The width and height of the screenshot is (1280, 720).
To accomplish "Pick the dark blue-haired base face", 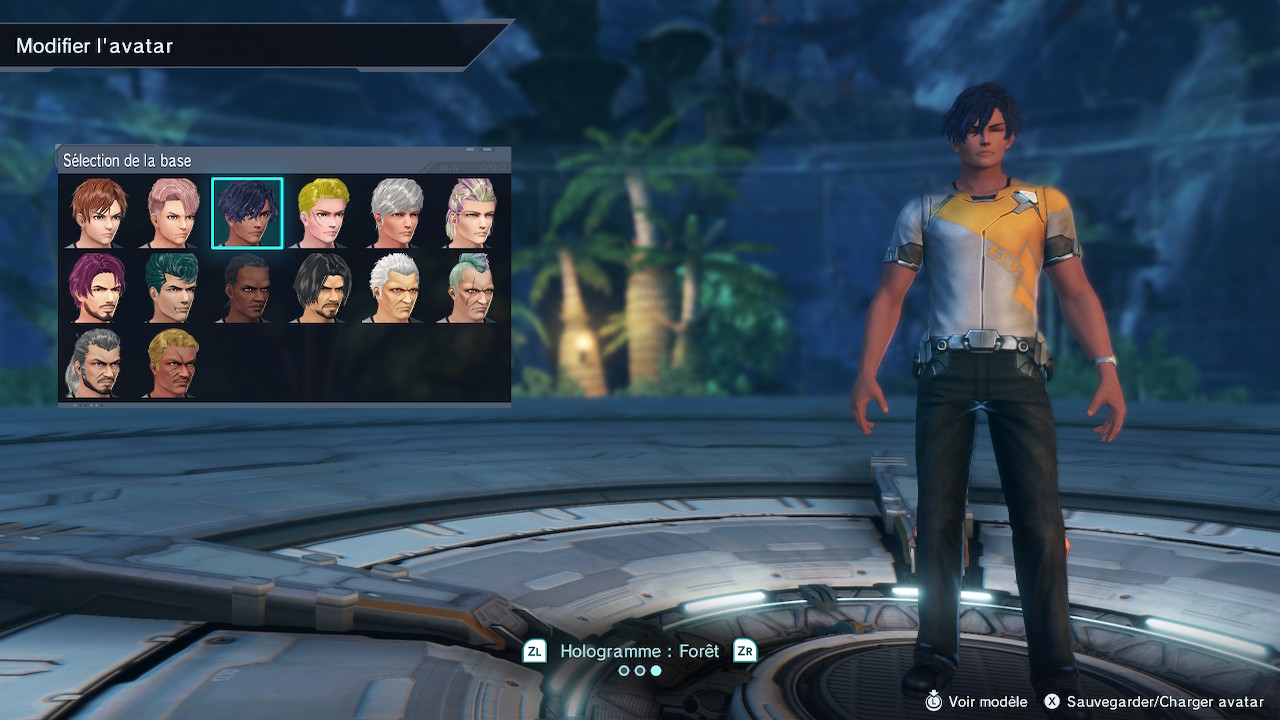I will click(247, 213).
